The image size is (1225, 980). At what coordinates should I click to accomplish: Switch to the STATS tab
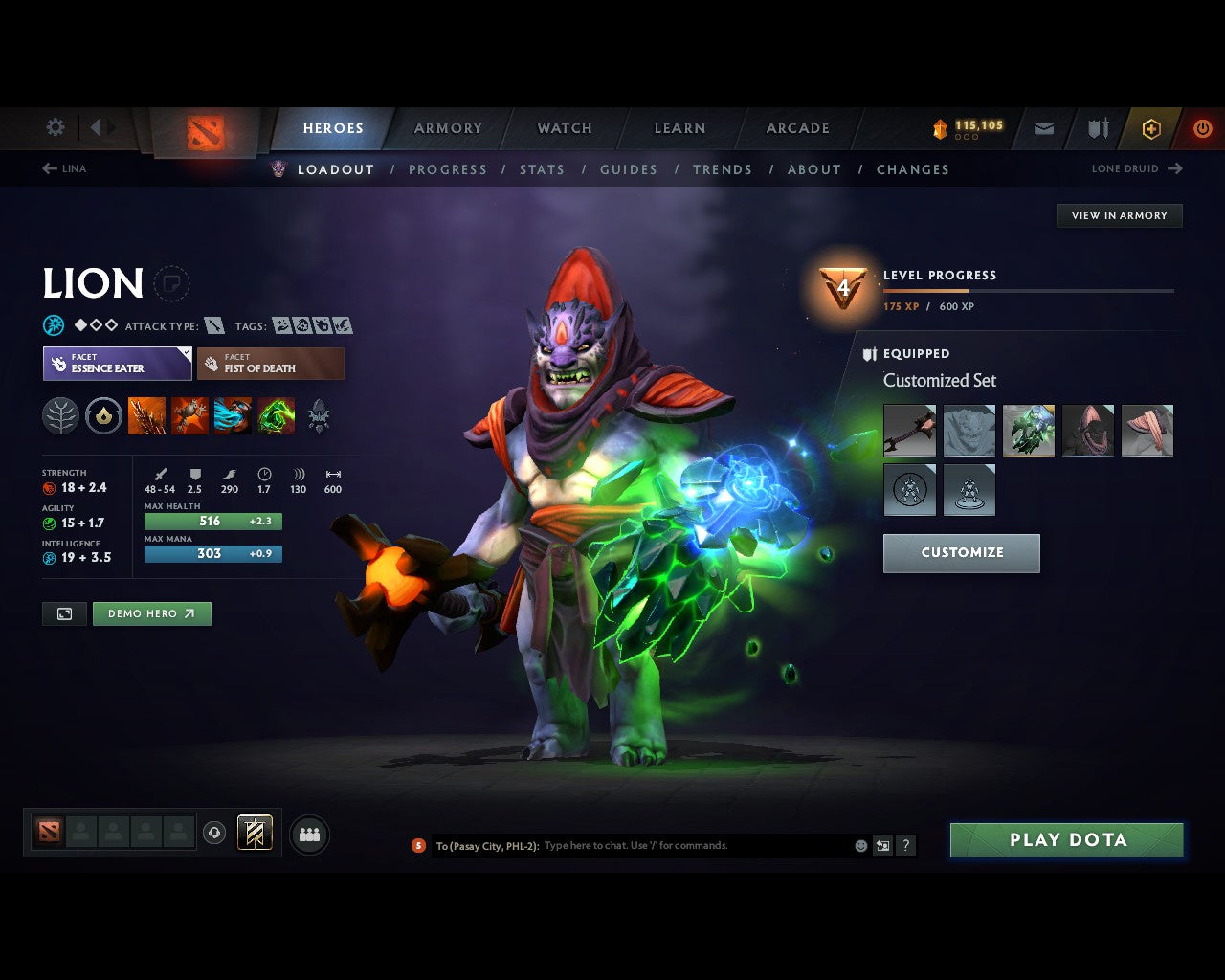tap(542, 169)
